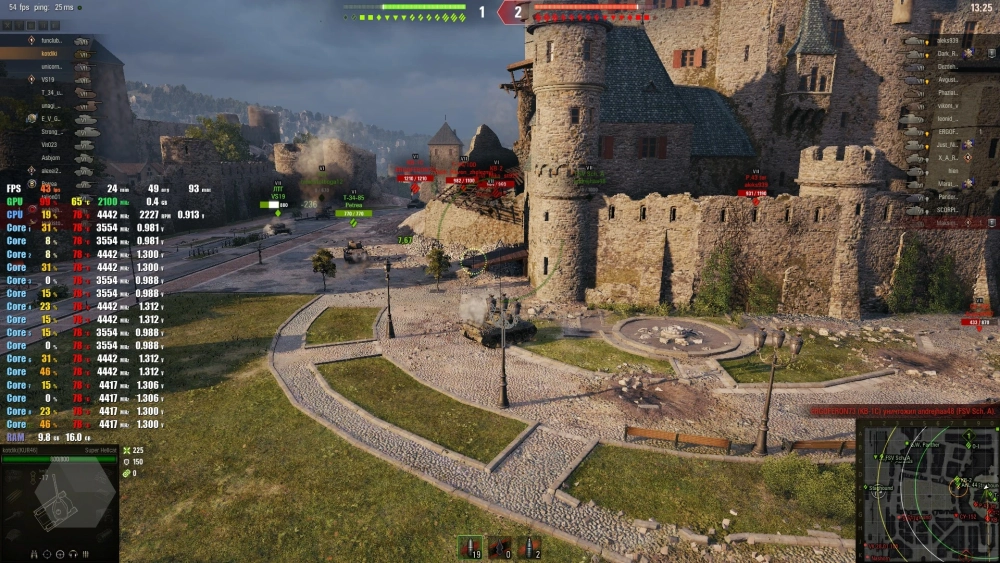
Task: Select player kondiki in the ally list
Action: click(x=50, y=53)
